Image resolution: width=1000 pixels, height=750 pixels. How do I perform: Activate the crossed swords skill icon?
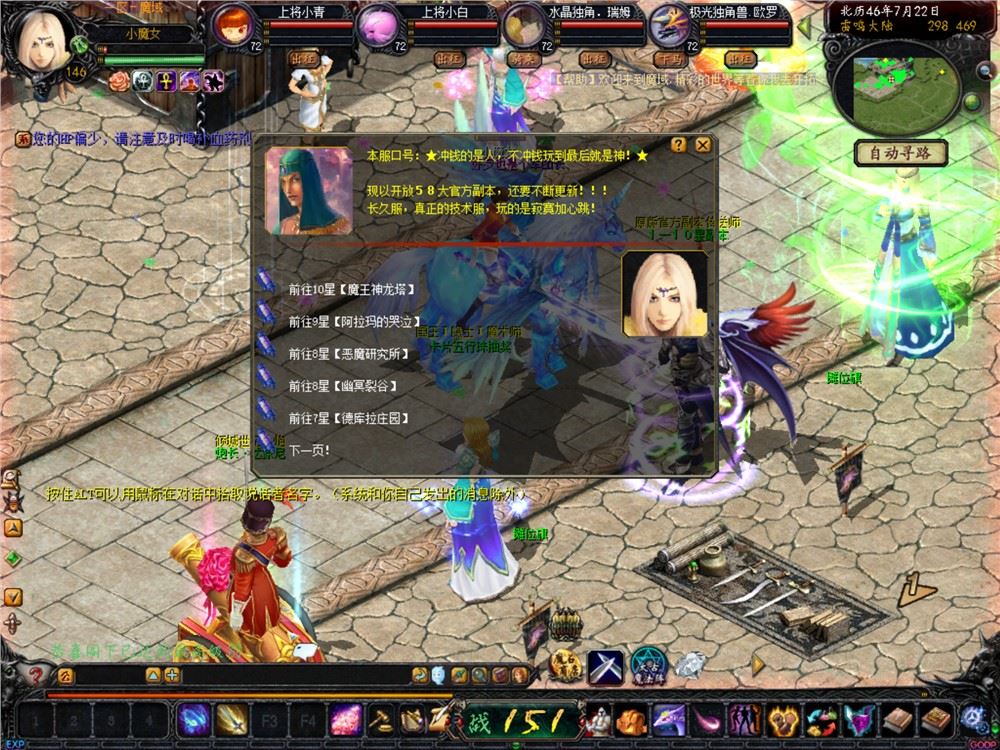[x=605, y=665]
